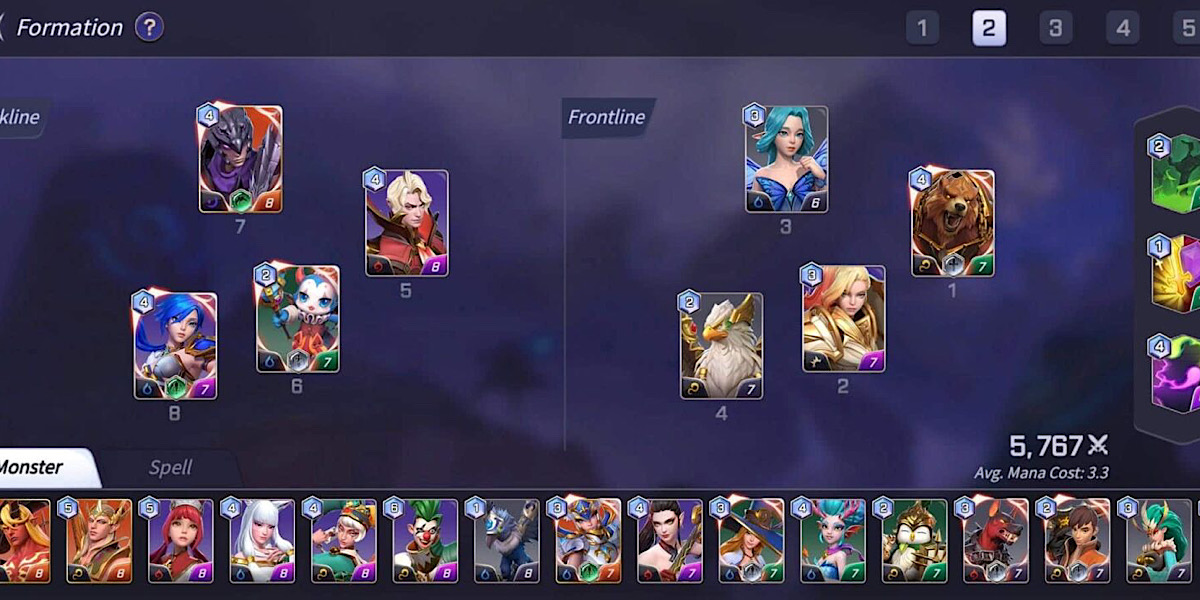Pick the white-haired girl card in roster
Screen dimensions: 1200x600
click(x=262, y=541)
